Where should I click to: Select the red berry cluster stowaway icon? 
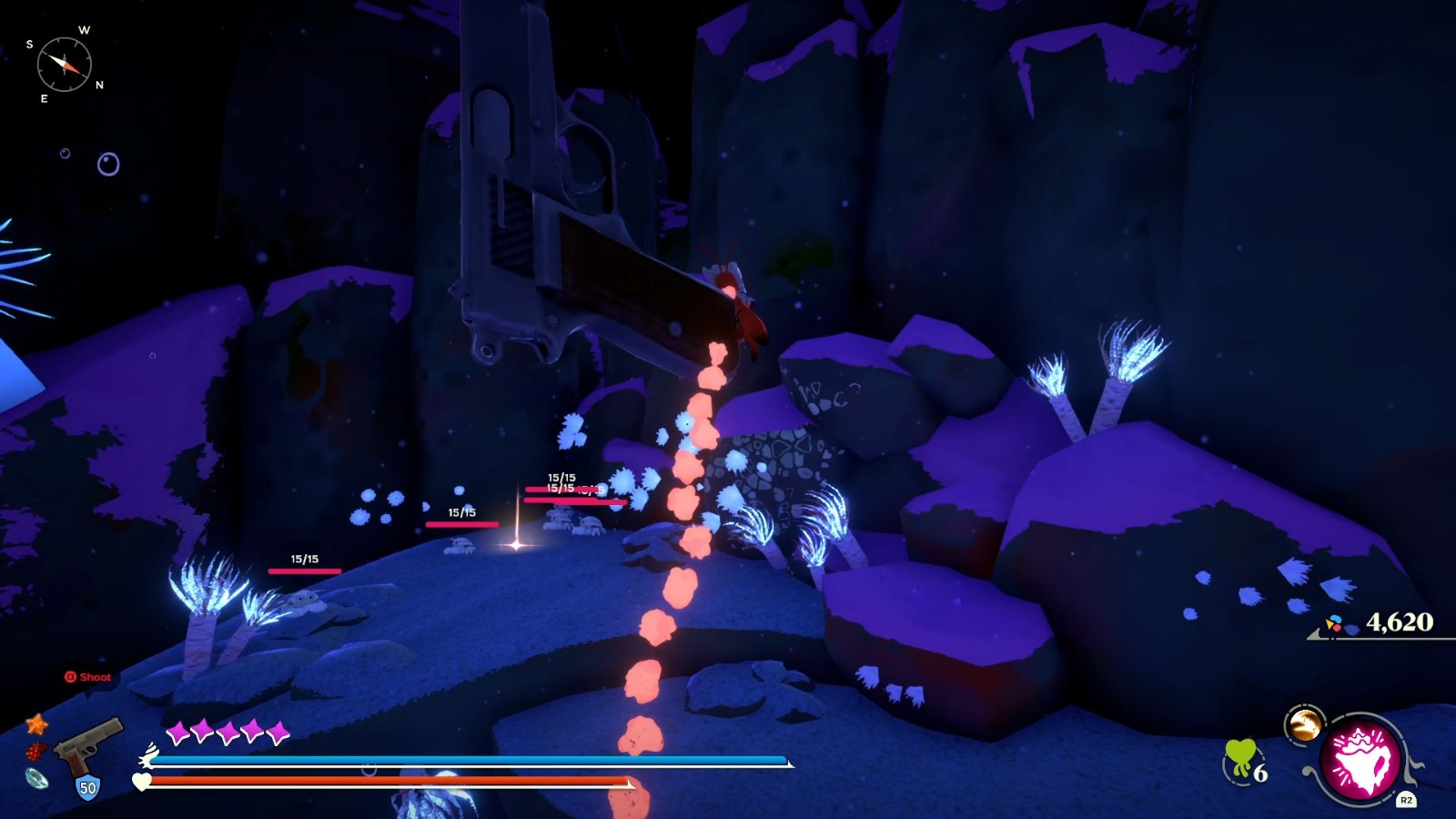pyautogui.click(x=35, y=752)
